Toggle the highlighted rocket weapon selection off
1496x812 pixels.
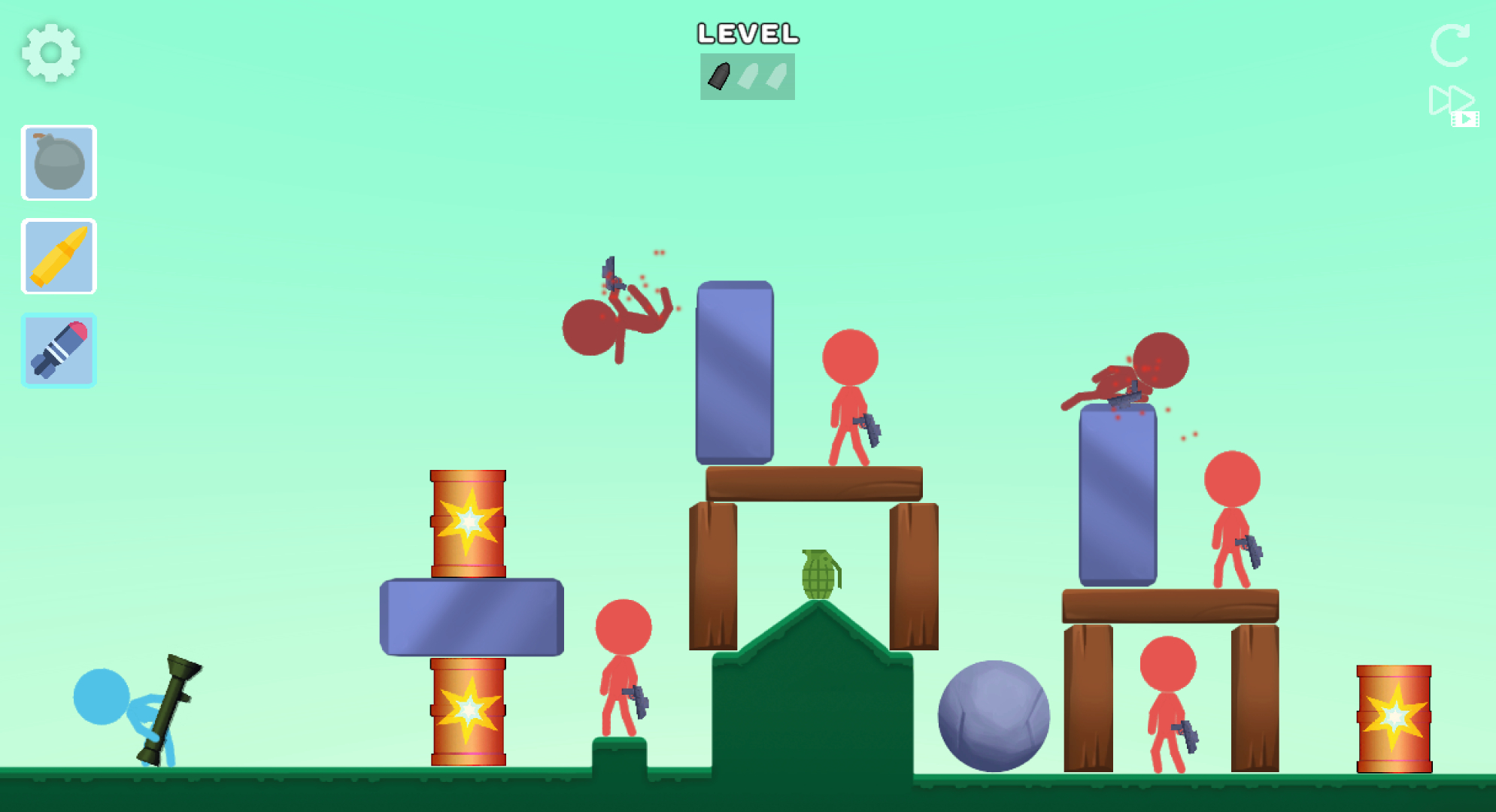click(59, 350)
